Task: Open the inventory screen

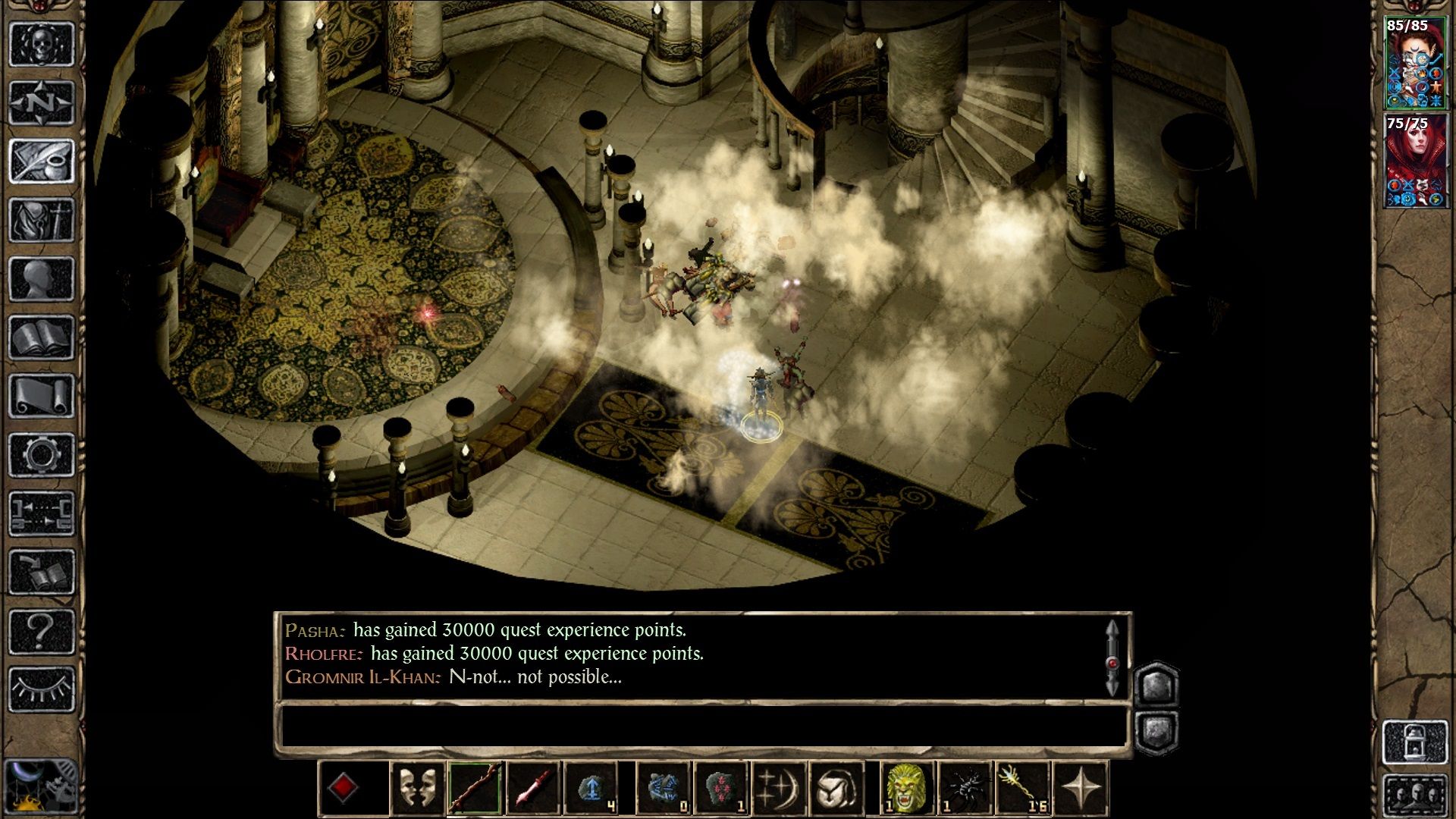Action: pos(42,220)
